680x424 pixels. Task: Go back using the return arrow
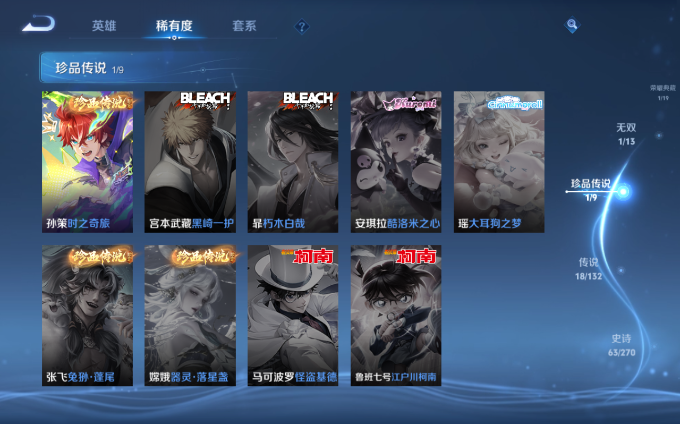coord(38,23)
